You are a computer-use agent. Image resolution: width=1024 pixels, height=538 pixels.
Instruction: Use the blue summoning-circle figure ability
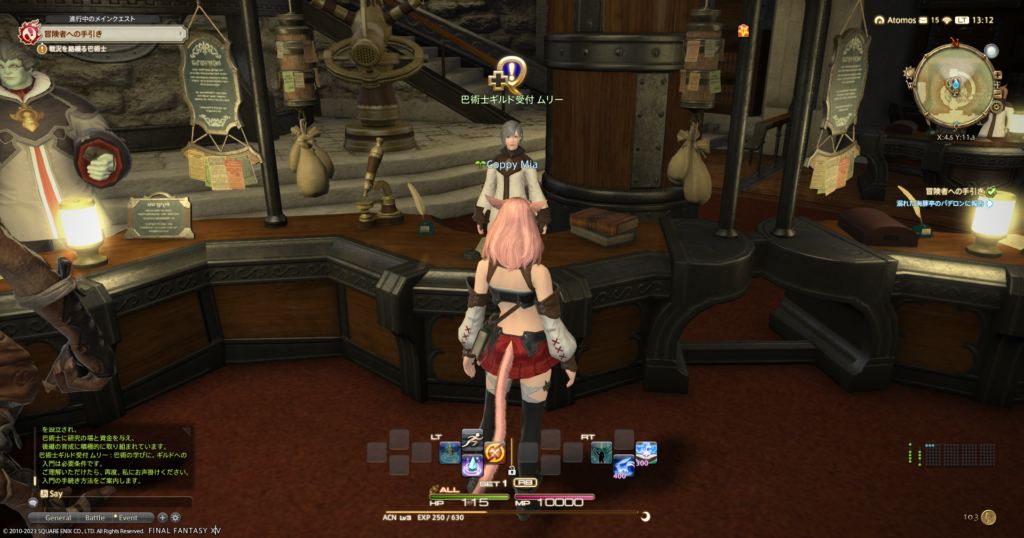coord(450,452)
